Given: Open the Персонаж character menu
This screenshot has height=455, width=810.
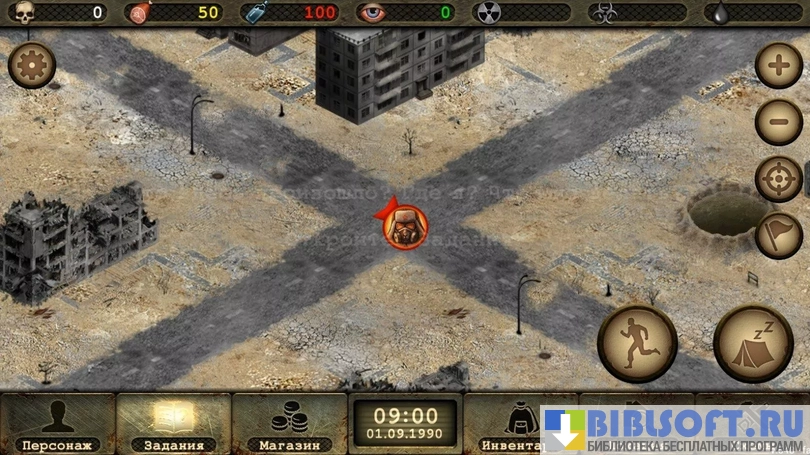Looking at the screenshot, I should [x=57, y=424].
